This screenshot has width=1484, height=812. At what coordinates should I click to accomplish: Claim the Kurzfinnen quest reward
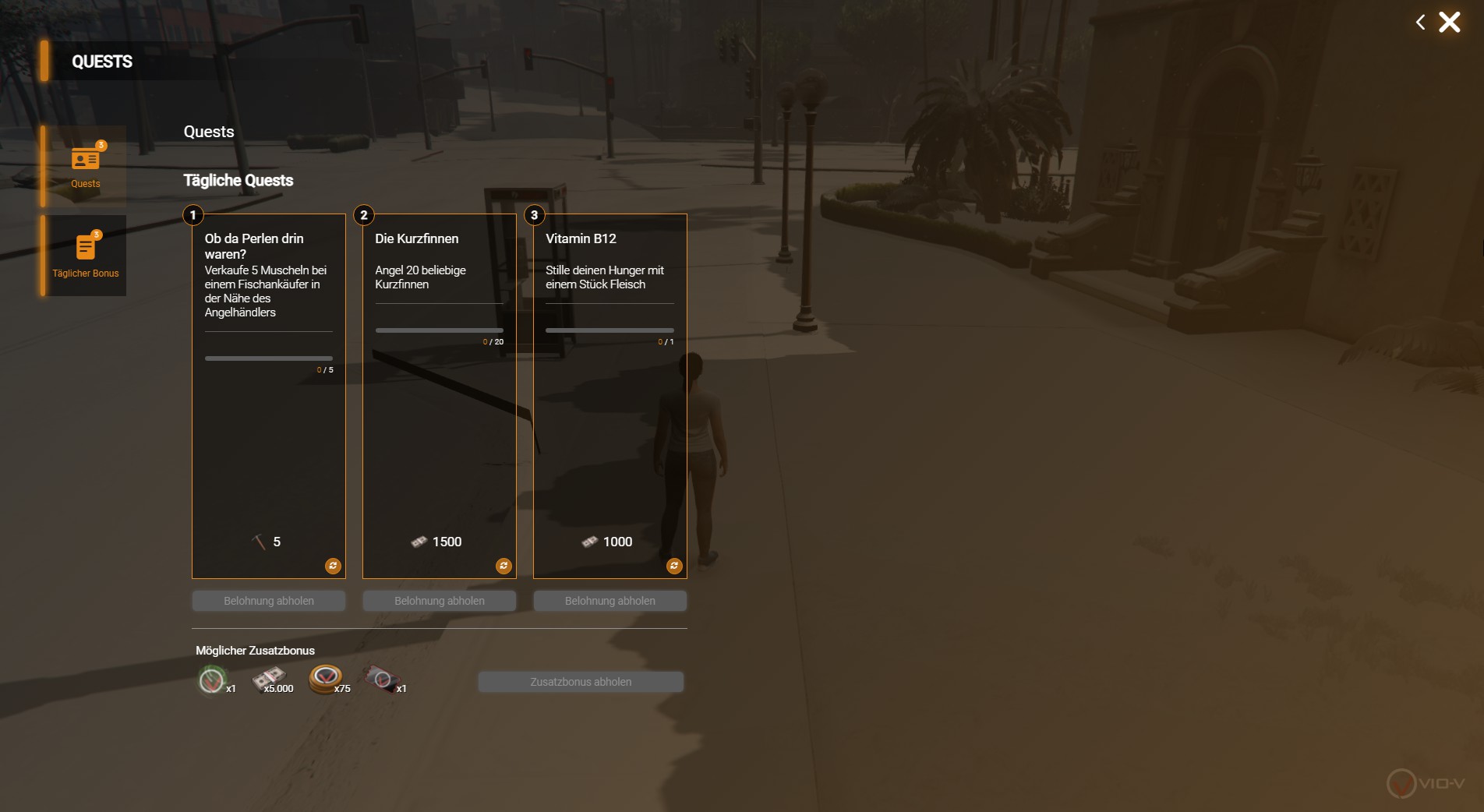click(x=440, y=601)
